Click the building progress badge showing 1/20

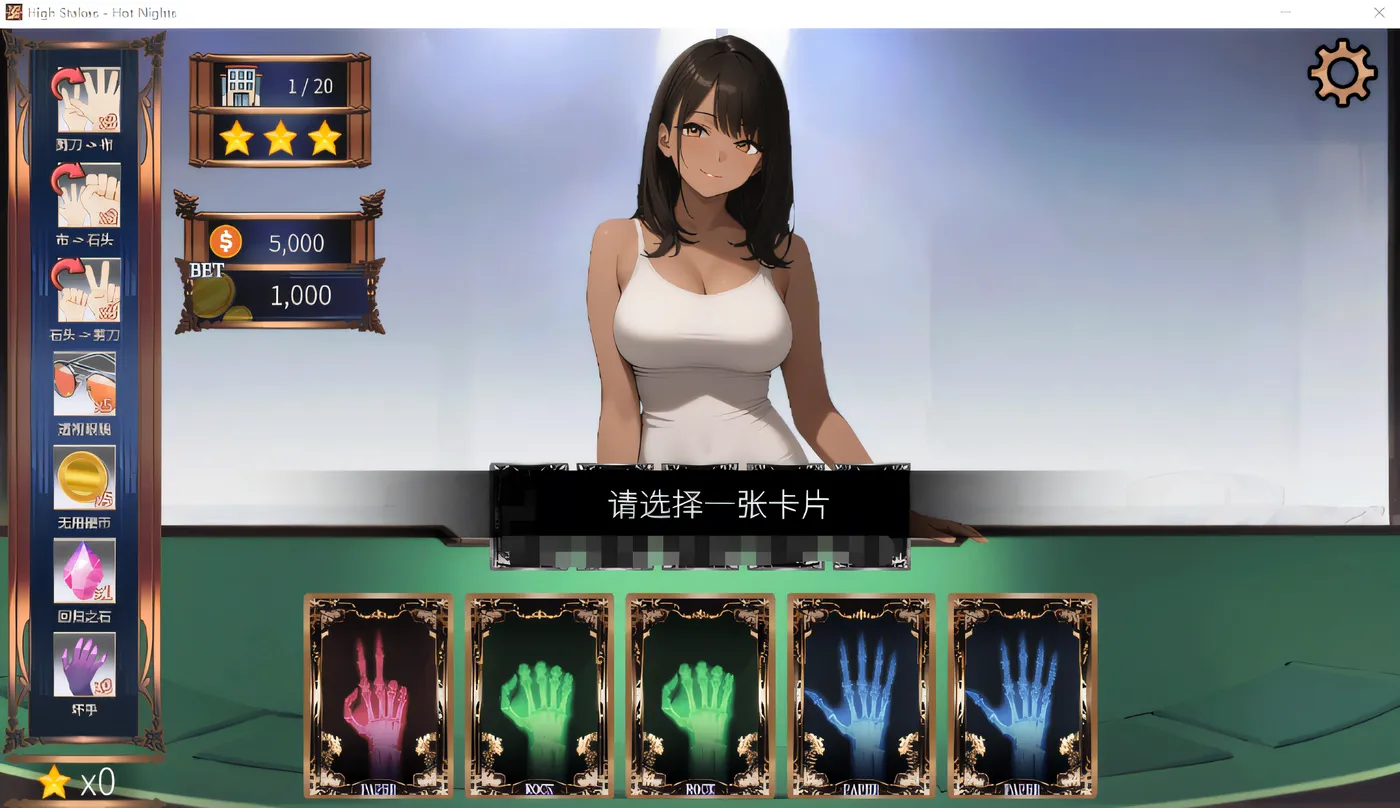(x=280, y=85)
